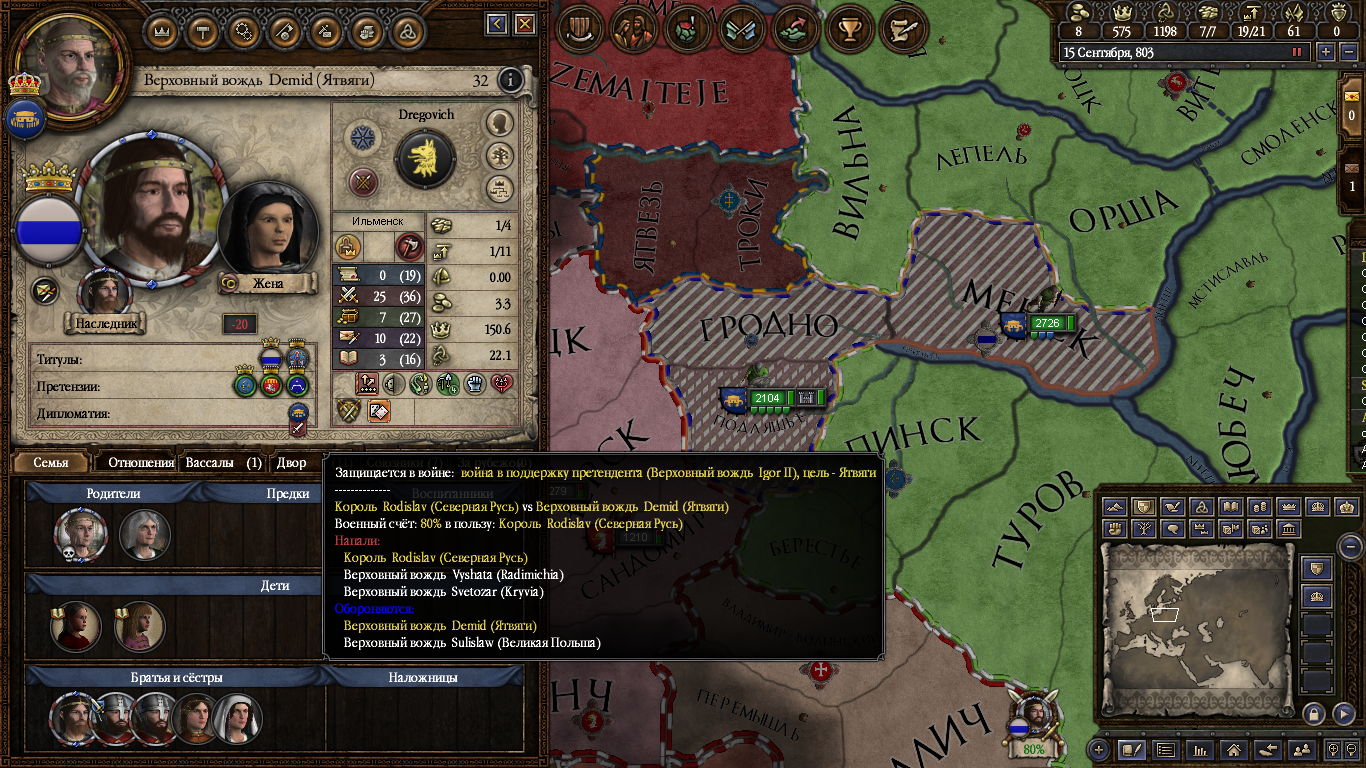Viewport: 1366px width, 768px height.
Task: Click the house icon in the bottom bar
Action: pyautogui.click(x=1234, y=749)
